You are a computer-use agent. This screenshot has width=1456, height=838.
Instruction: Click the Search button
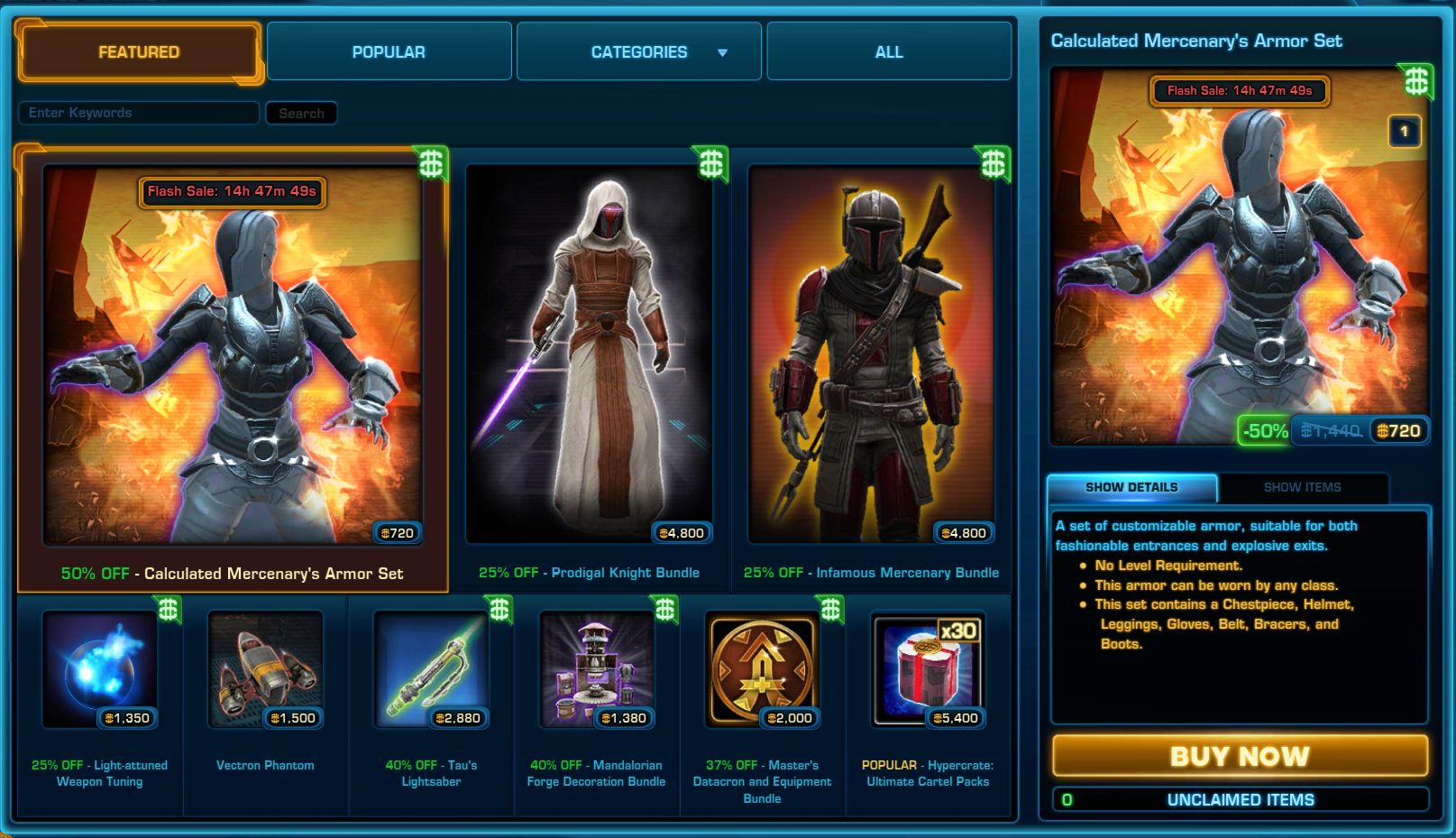(301, 113)
